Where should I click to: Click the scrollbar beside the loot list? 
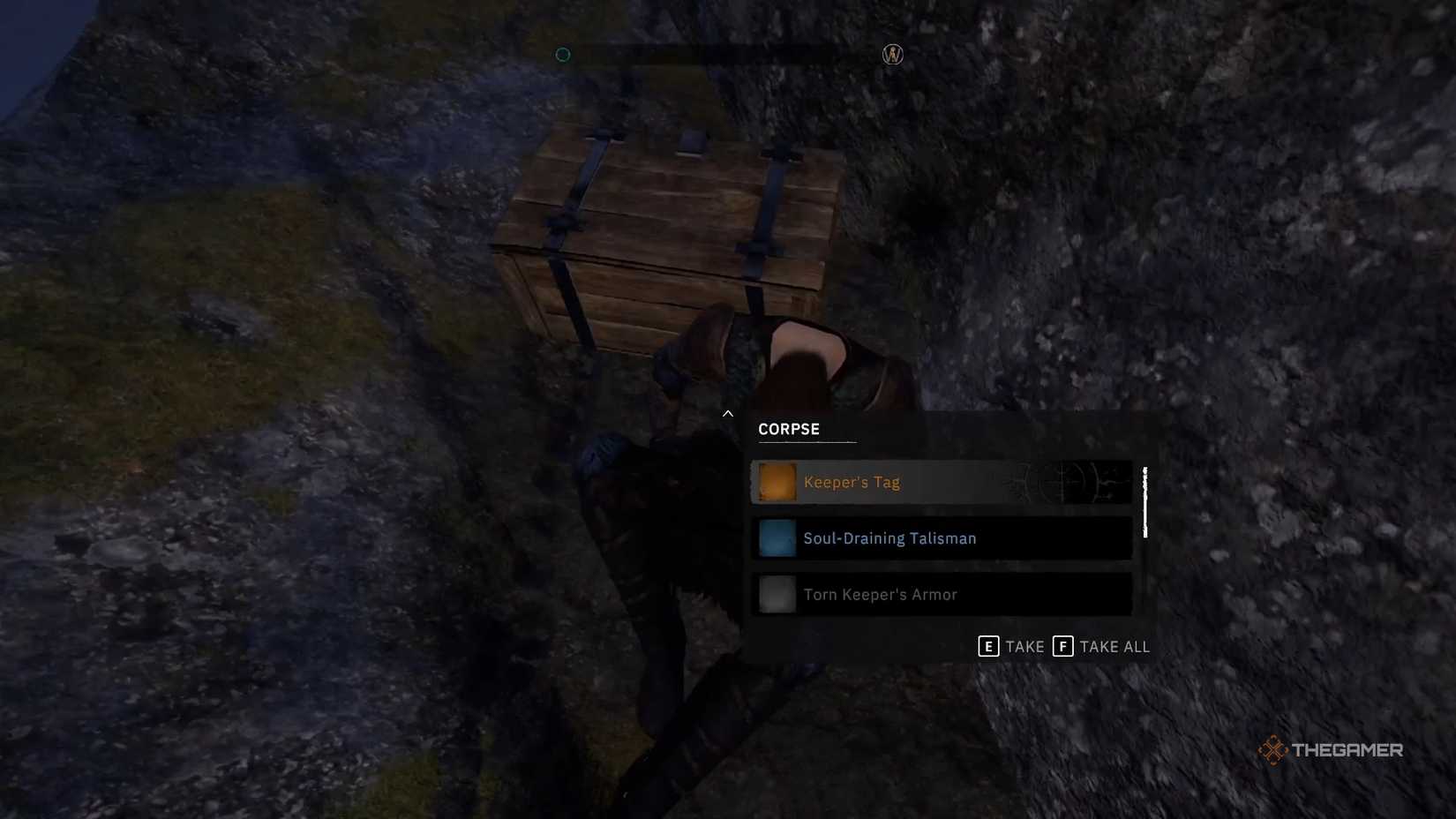[1146, 503]
